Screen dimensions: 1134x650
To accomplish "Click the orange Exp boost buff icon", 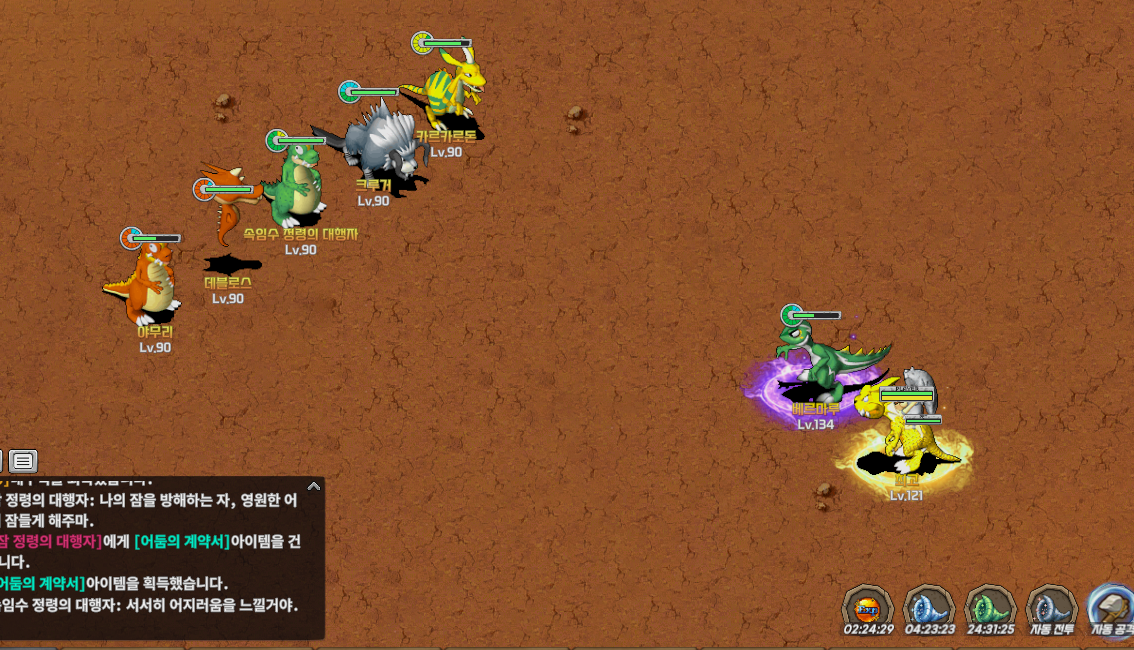I will point(866,606).
